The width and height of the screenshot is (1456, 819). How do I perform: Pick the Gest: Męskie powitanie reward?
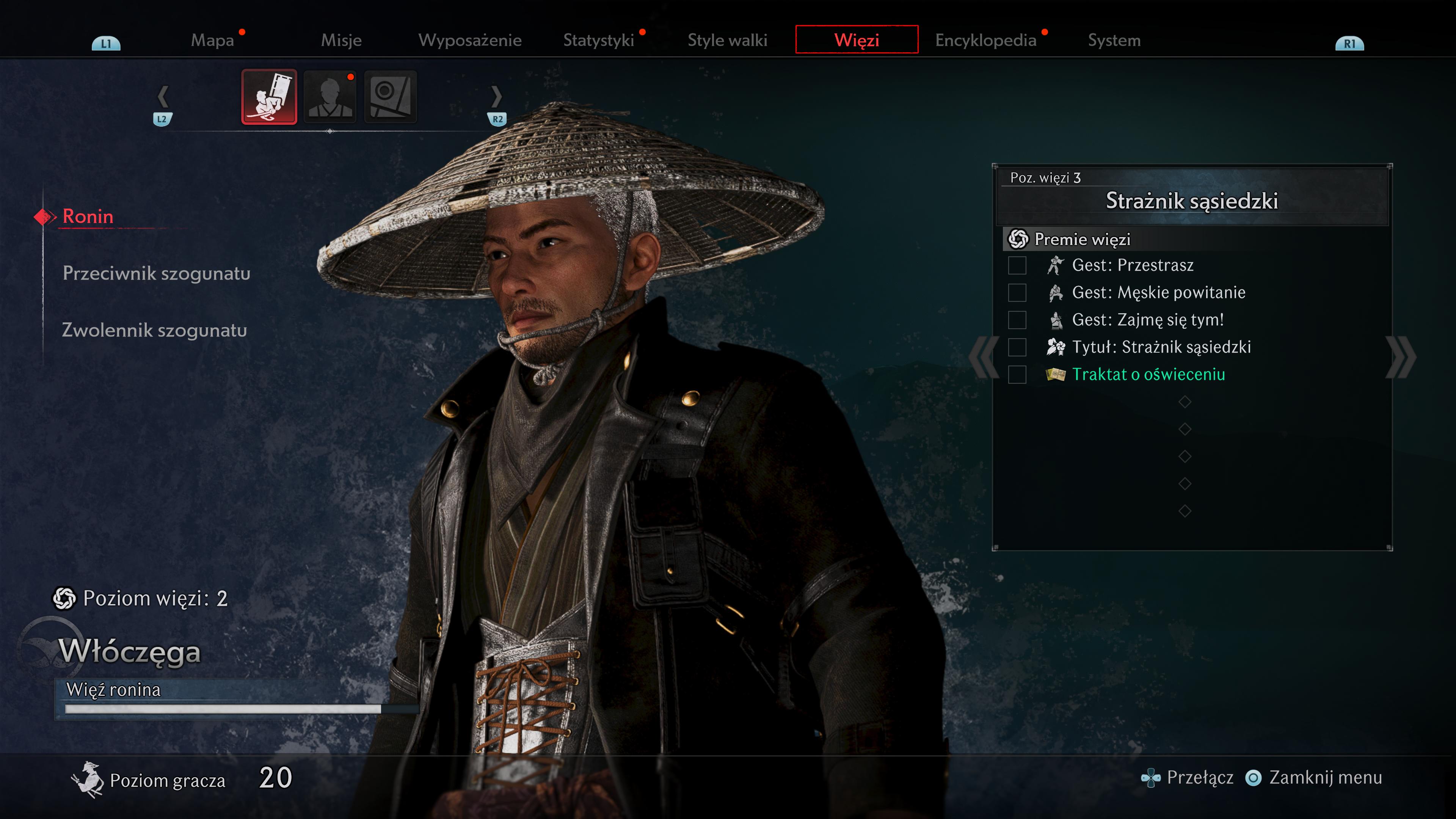tap(1158, 292)
